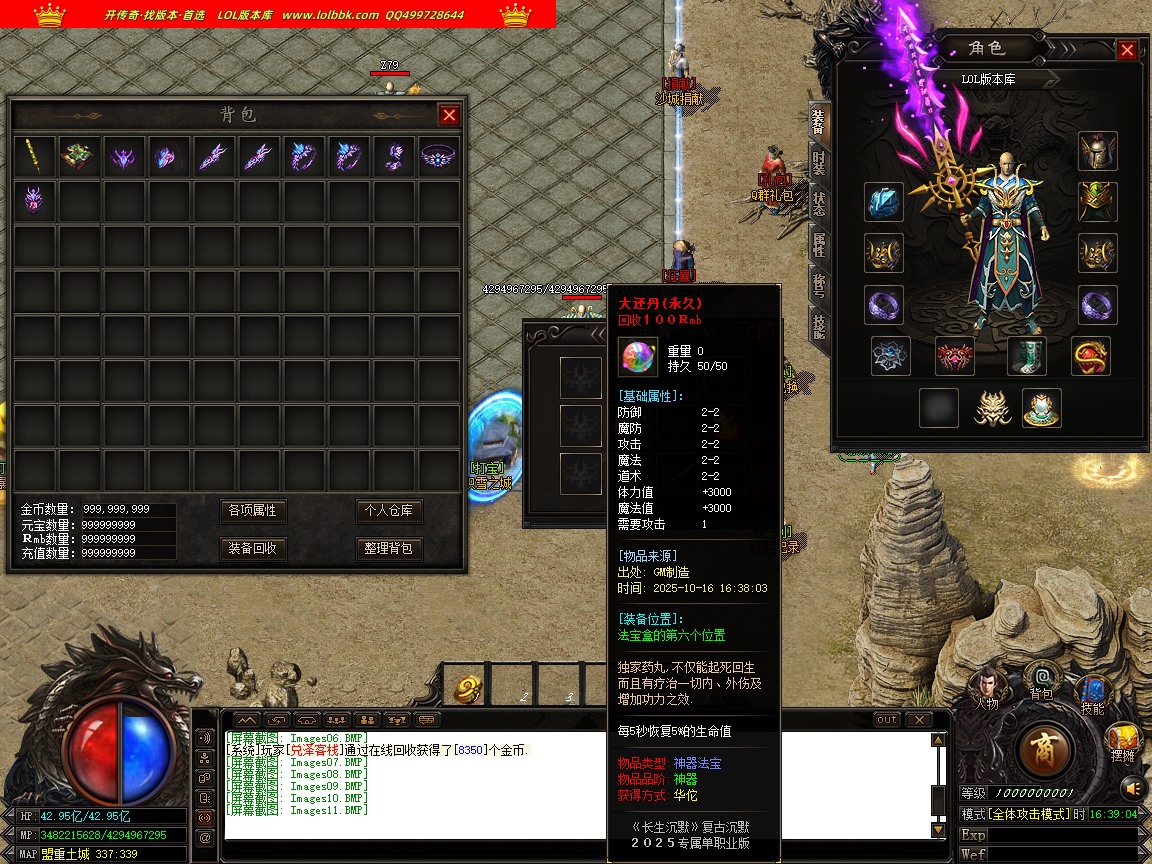Open the 个人仓库 personal warehouse
Viewport: 1152px width, 864px height.
point(389,511)
